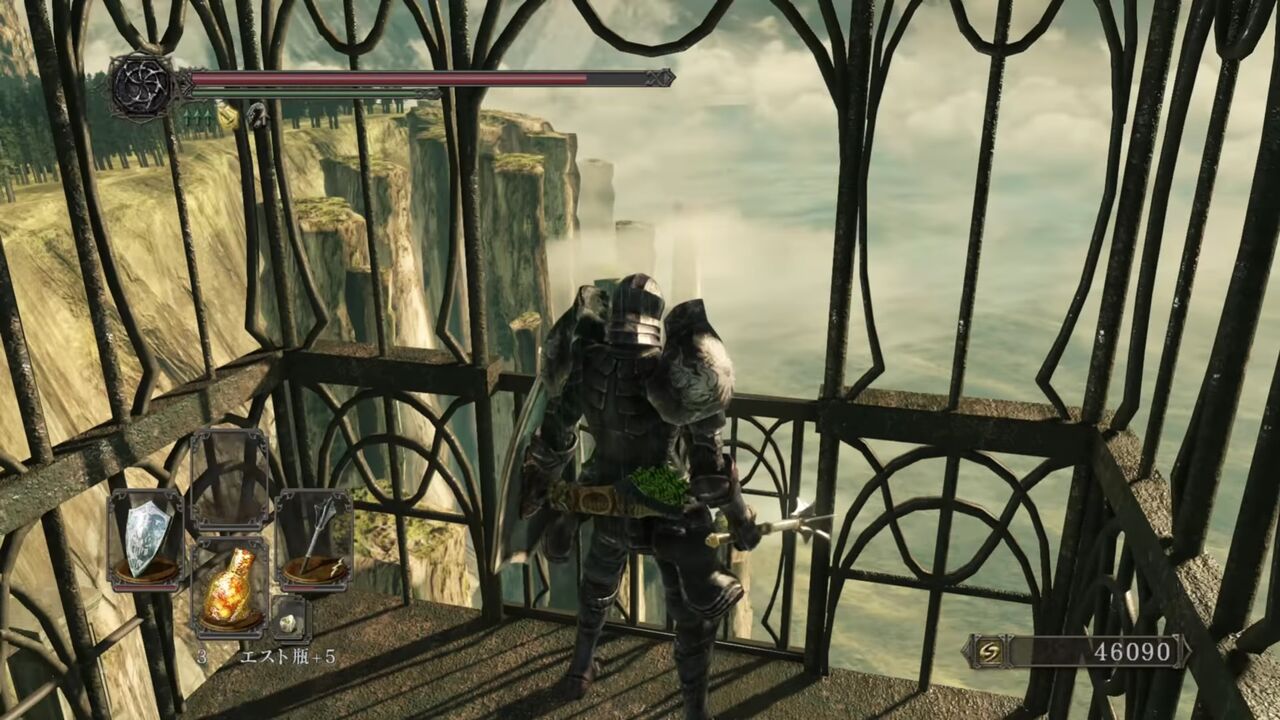Screen dimensions: 1280x720
Task: Select the mace right-hand weapon slot
Action: 314,537
